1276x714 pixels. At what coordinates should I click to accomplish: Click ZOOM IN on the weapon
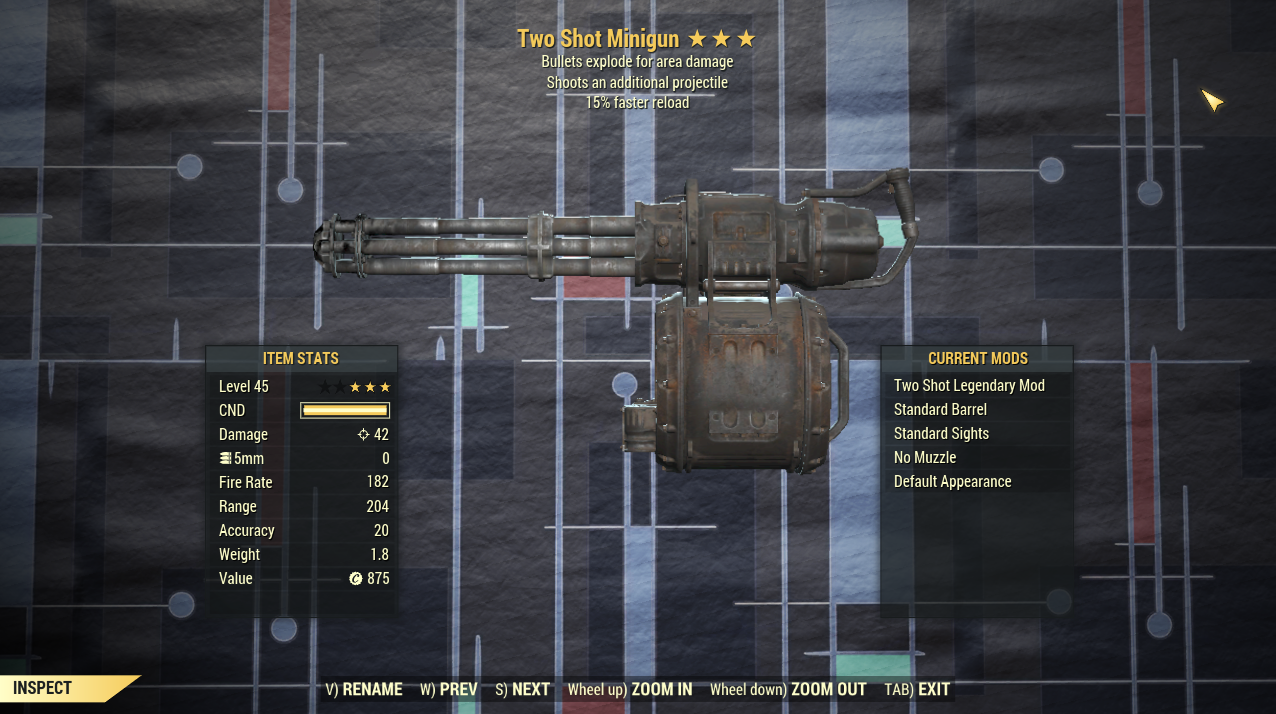coord(630,689)
